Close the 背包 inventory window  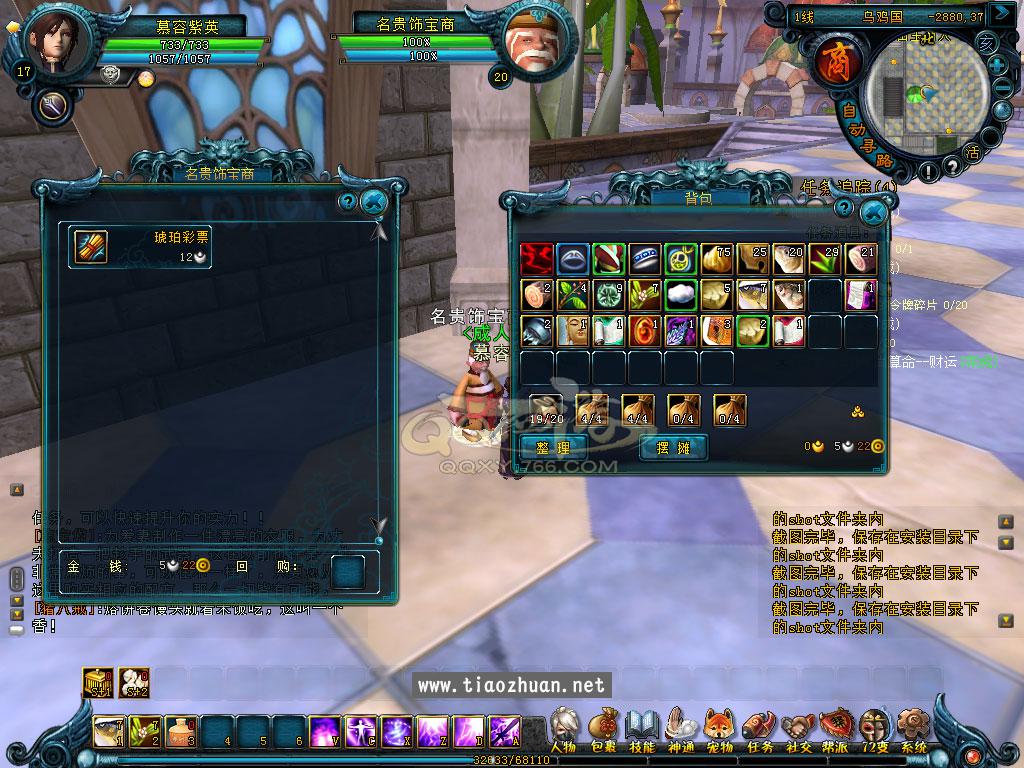[873, 212]
